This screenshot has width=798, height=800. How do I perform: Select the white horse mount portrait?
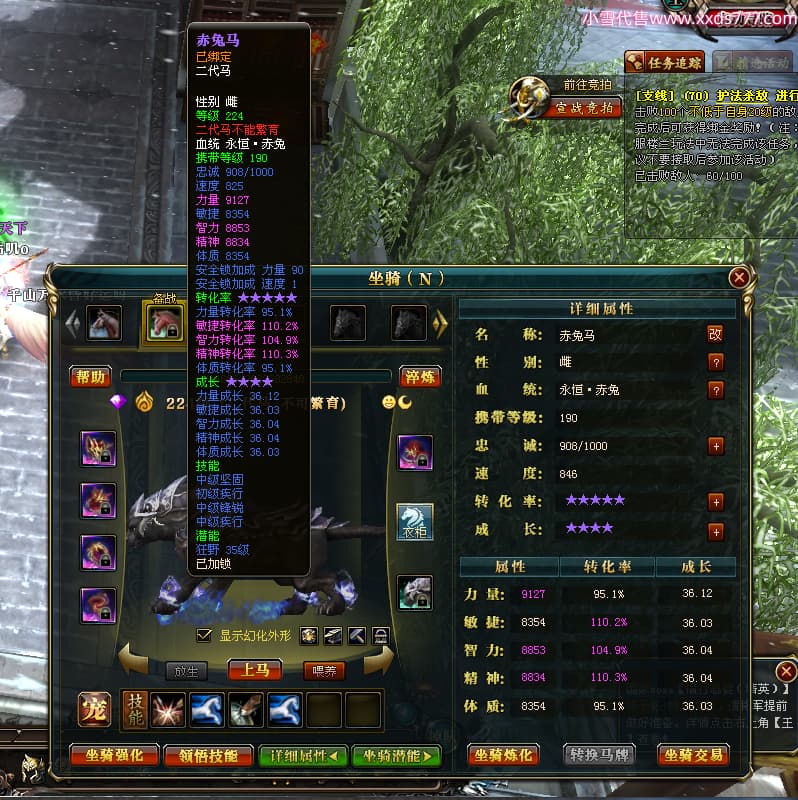tap(104, 323)
